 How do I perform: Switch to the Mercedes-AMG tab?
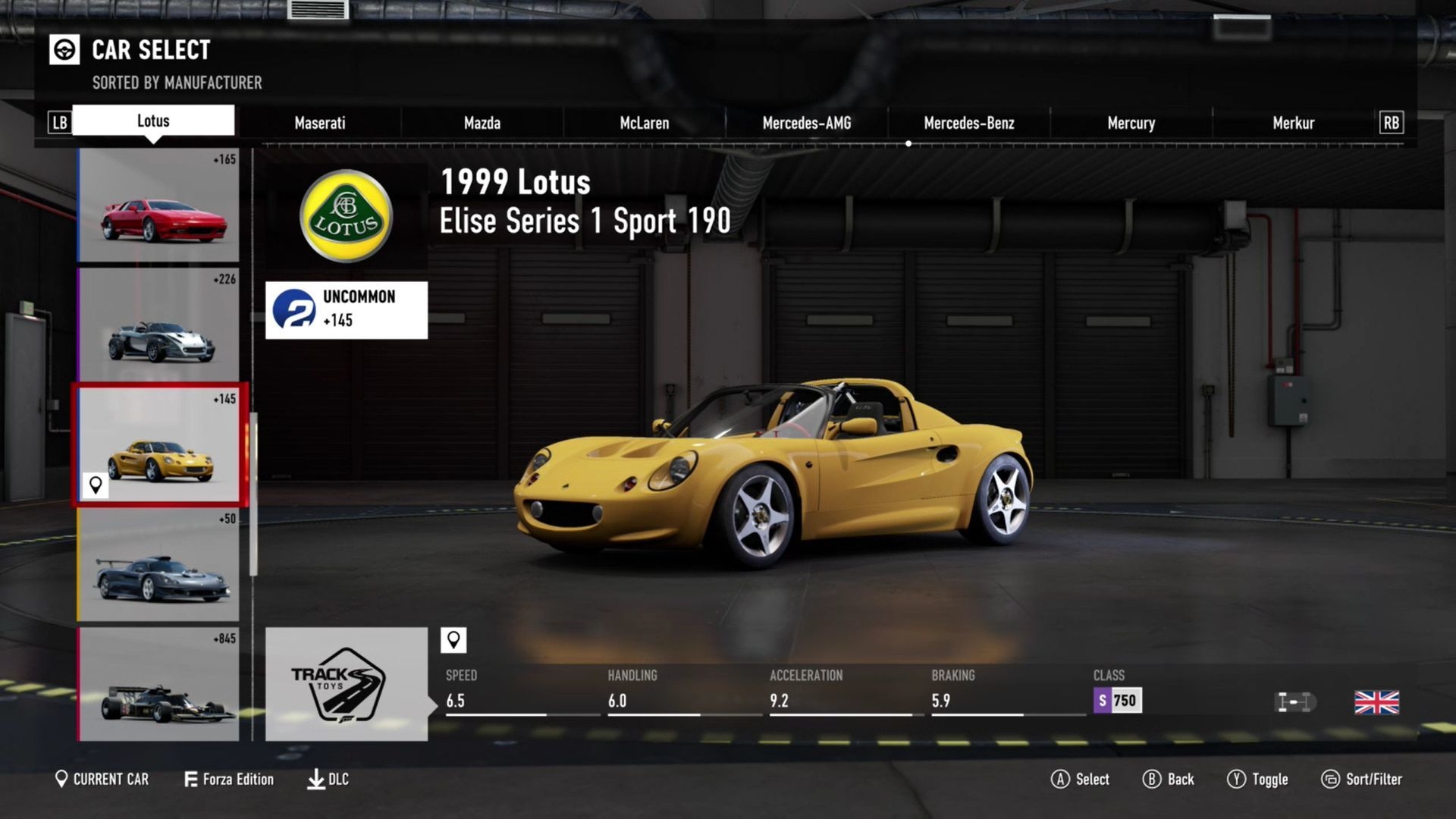point(806,123)
